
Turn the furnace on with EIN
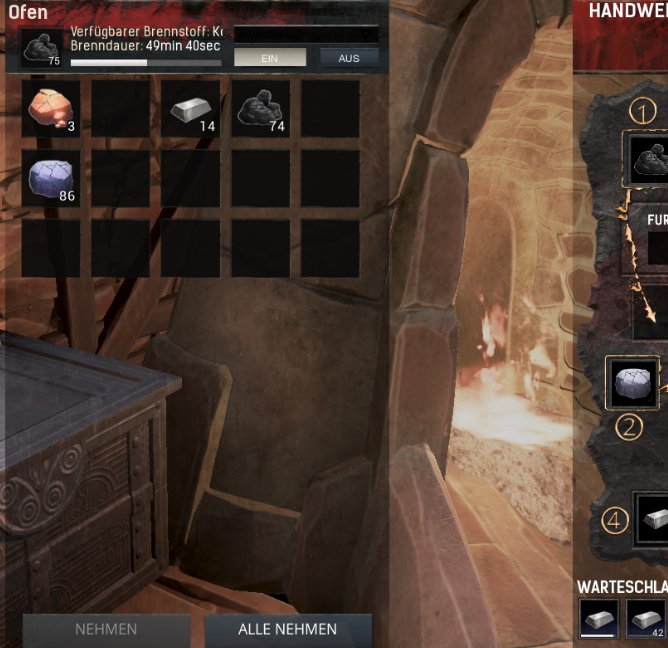click(269, 58)
